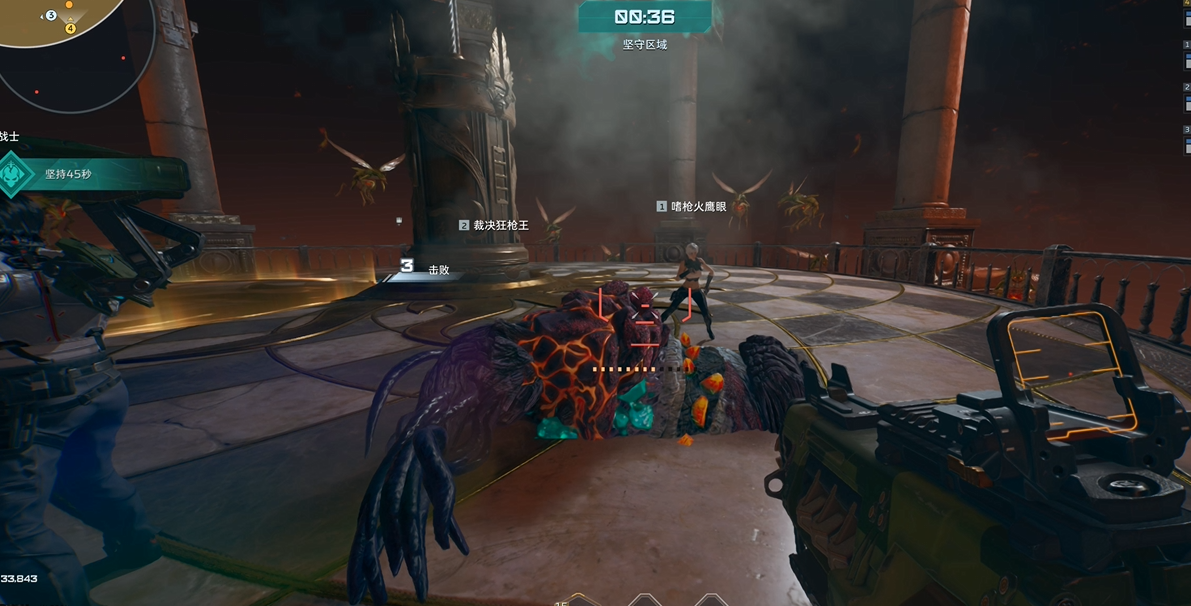
Task: Select teammate nameplate 嗜枪火鹰眼
Action: (x=692, y=206)
